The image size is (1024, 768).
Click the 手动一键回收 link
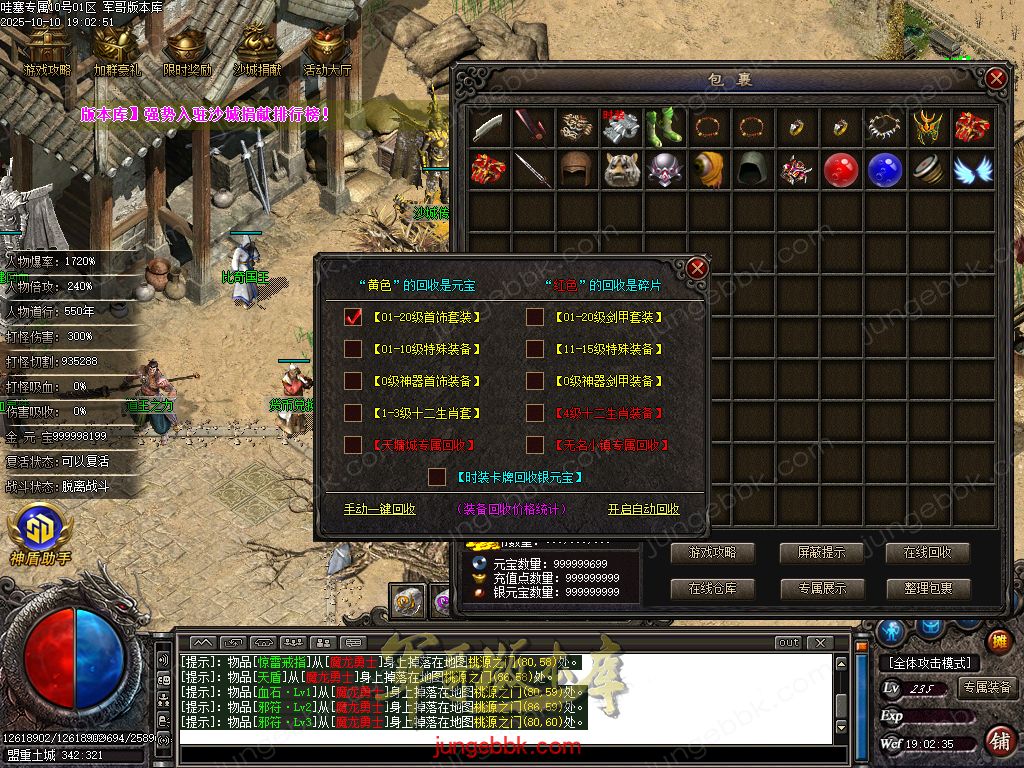[379, 509]
